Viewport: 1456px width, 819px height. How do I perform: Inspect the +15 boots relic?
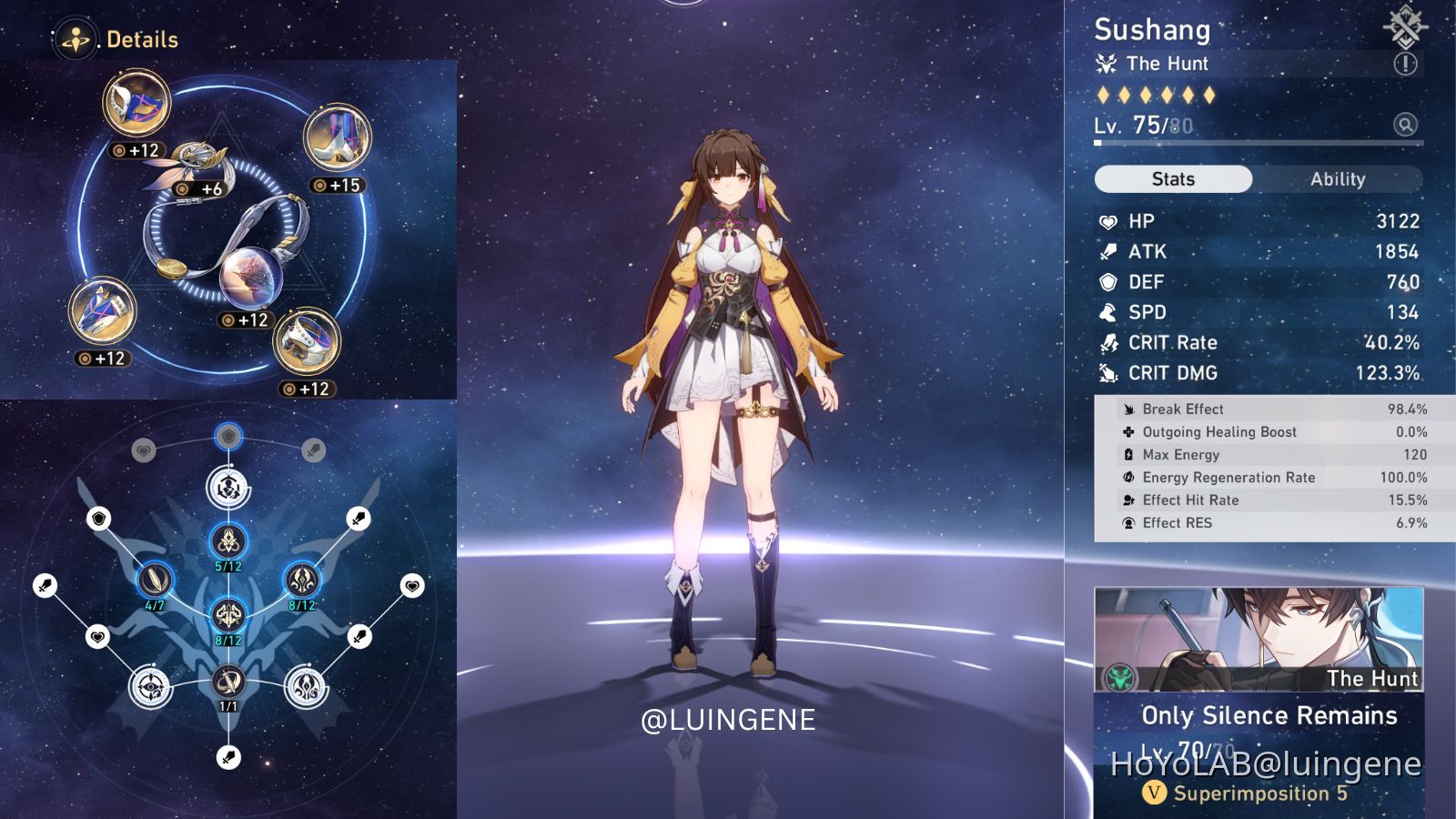tap(338, 137)
